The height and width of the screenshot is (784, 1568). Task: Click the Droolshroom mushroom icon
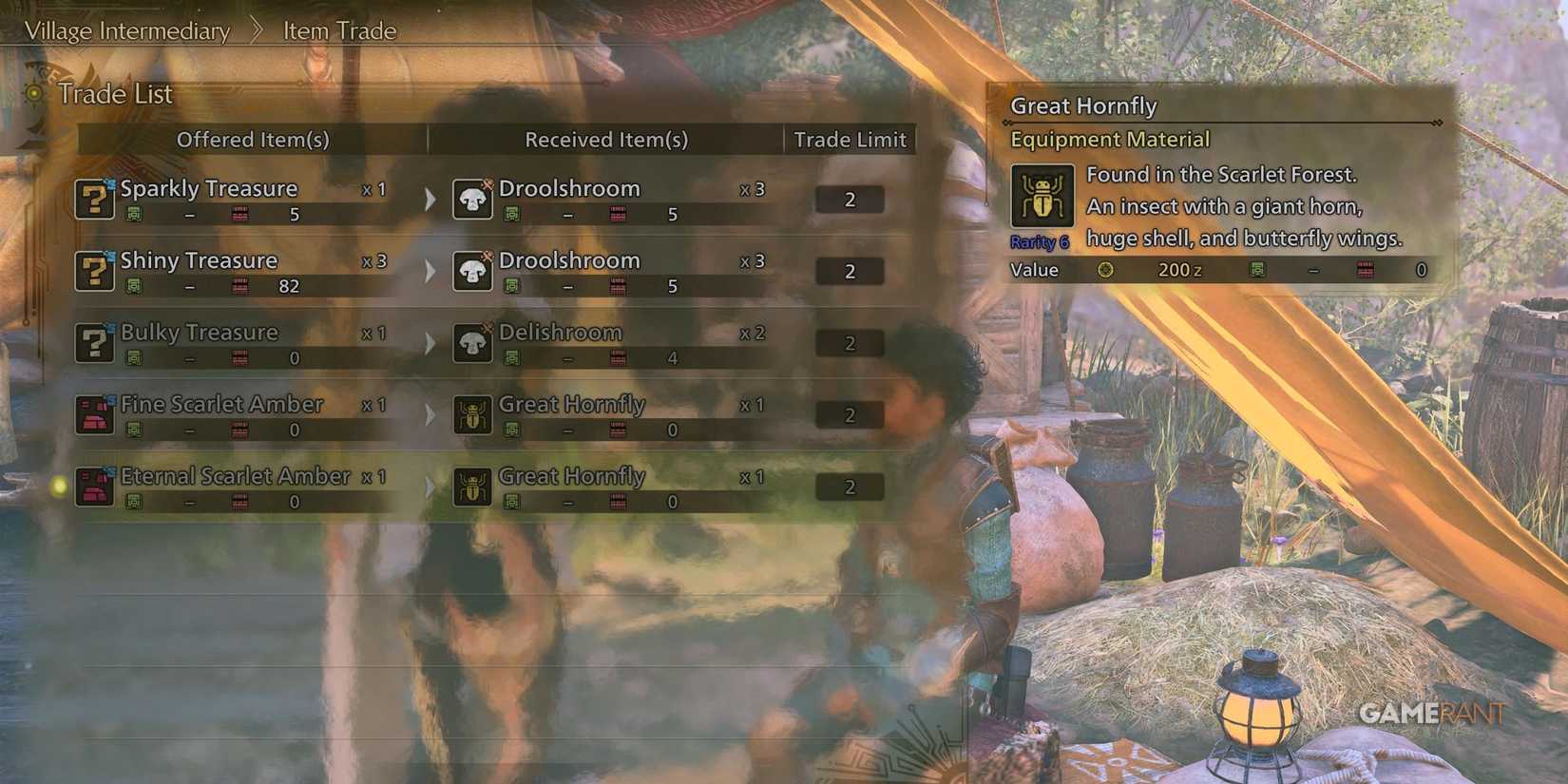471,200
